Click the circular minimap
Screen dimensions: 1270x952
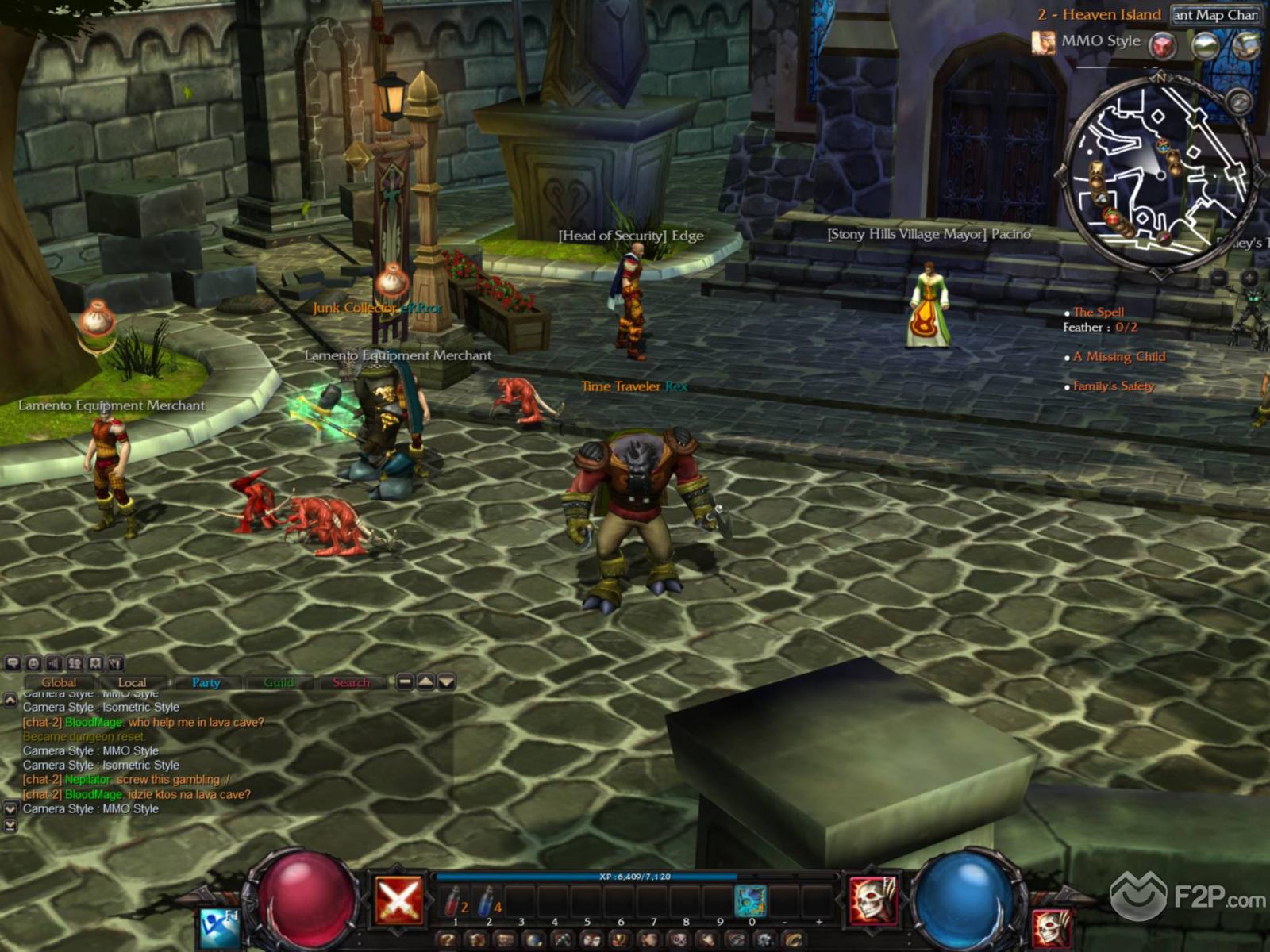(1159, 173)
